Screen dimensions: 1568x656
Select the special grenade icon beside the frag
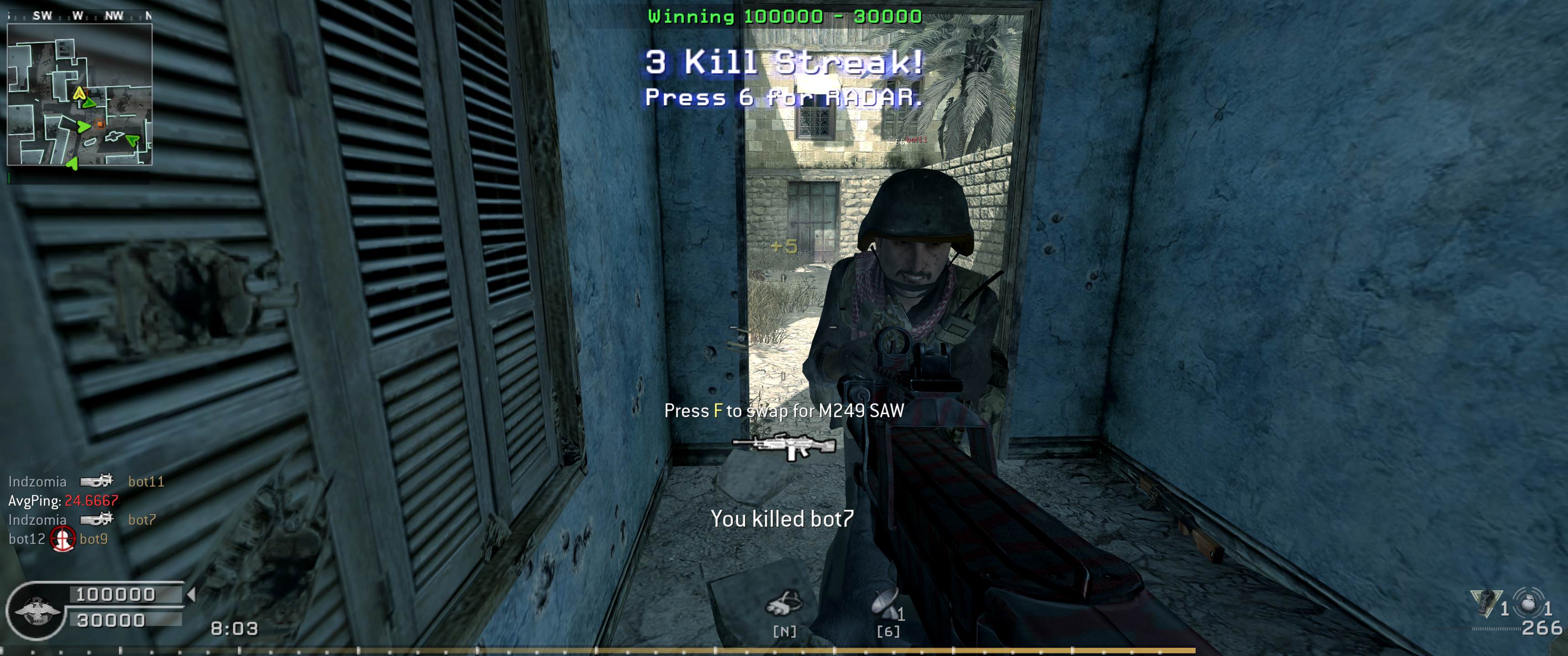click(1486, 602)
